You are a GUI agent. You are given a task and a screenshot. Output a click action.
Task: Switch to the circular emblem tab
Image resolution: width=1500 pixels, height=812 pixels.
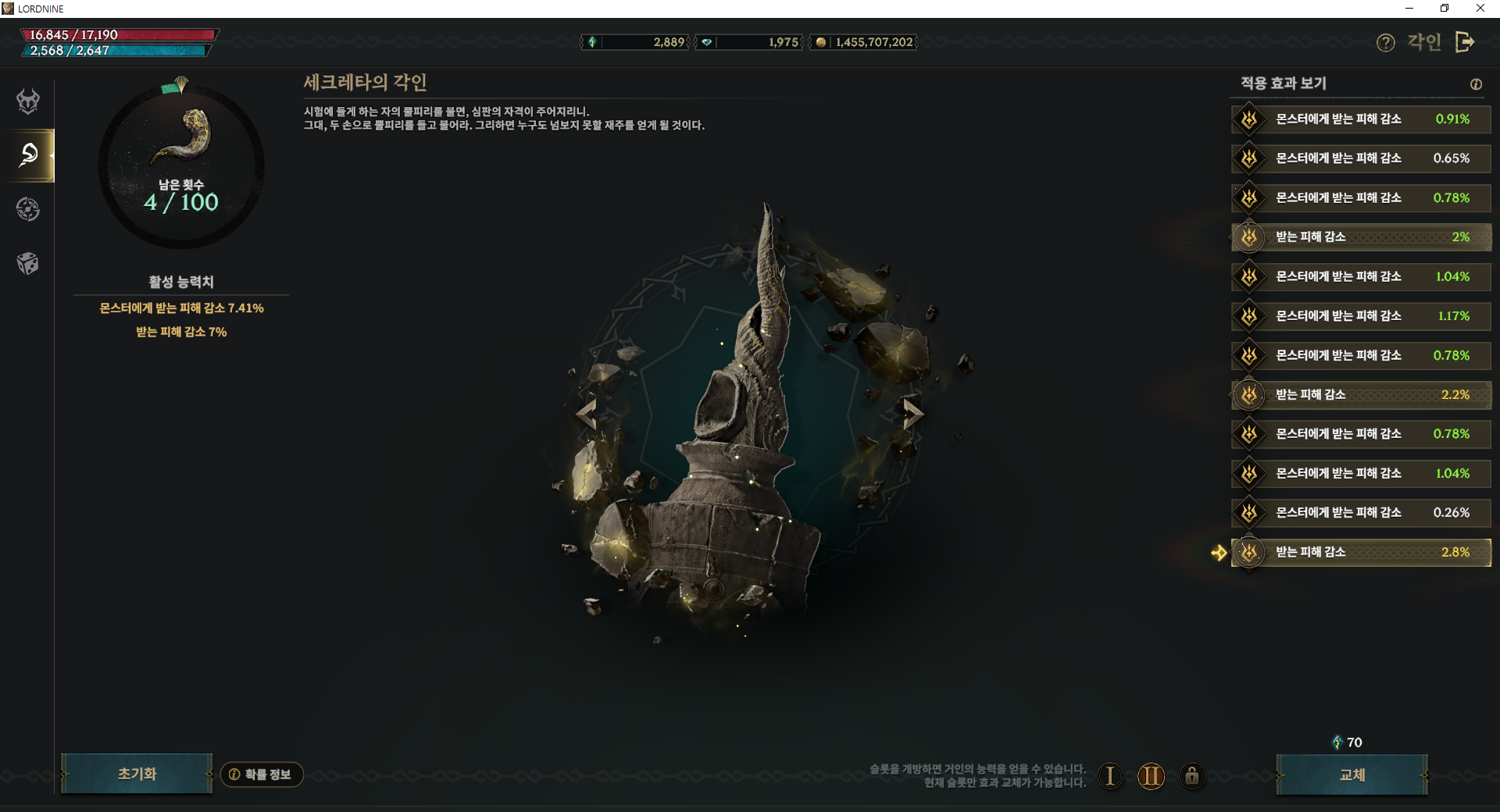pyautogui.click(x=29, y=209)
